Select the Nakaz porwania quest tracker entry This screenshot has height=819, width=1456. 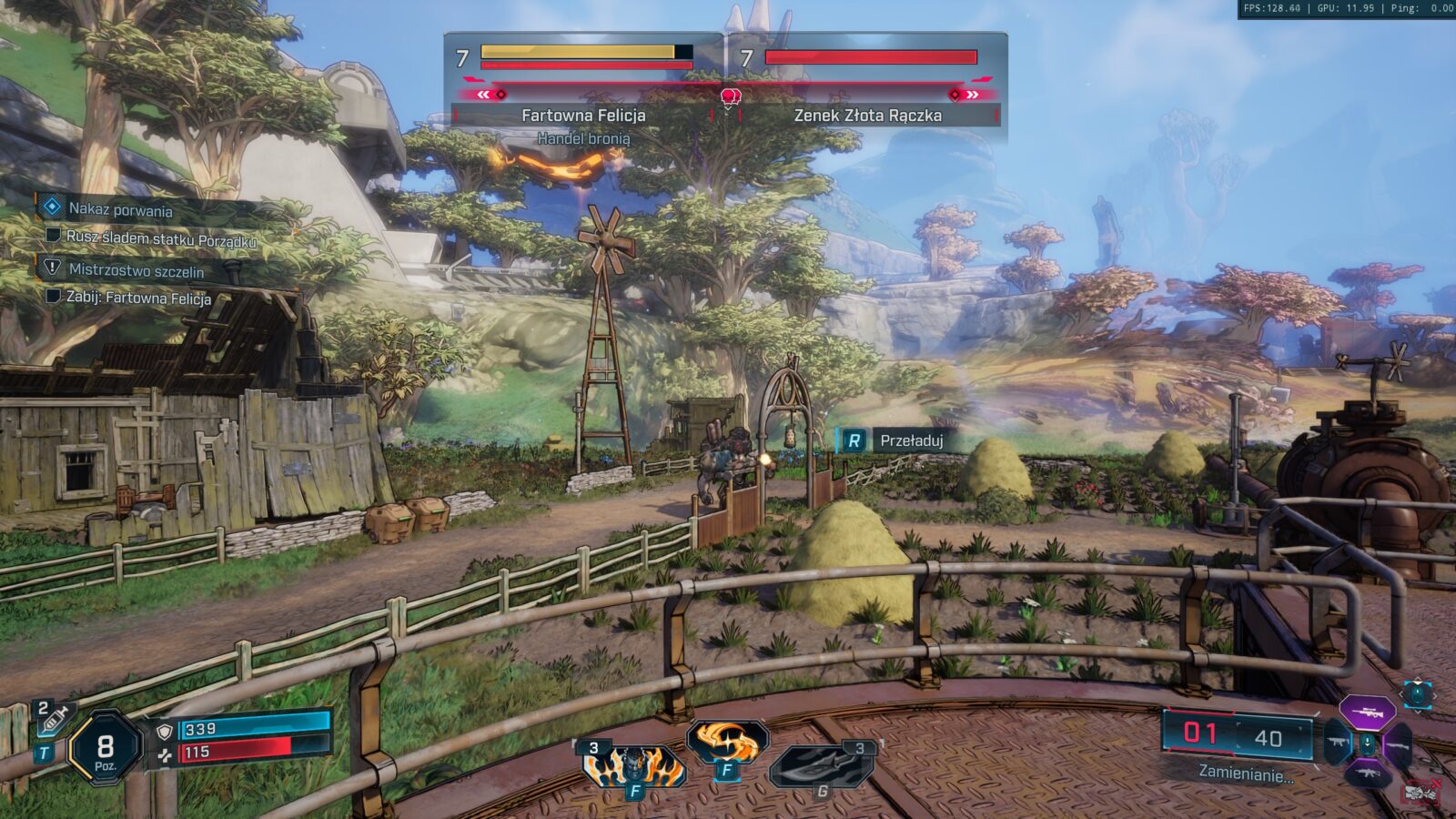point(120,209)
